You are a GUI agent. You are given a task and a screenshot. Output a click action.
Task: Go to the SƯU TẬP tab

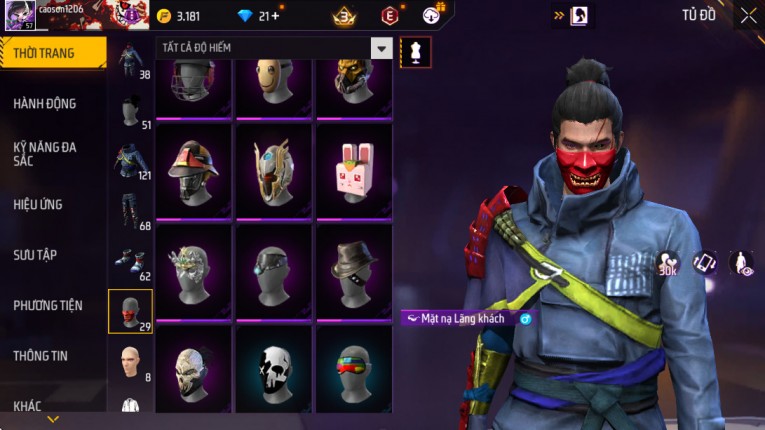35,255
